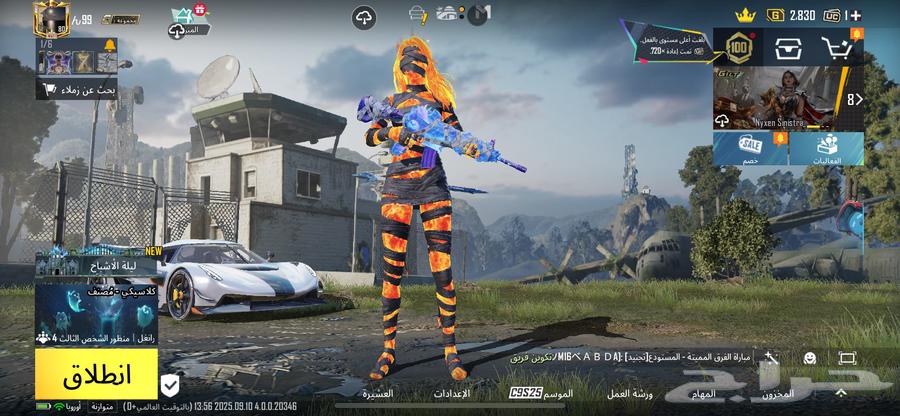Open the SALE خصم discount offers
900x416 pixels.
coord(750,150)
